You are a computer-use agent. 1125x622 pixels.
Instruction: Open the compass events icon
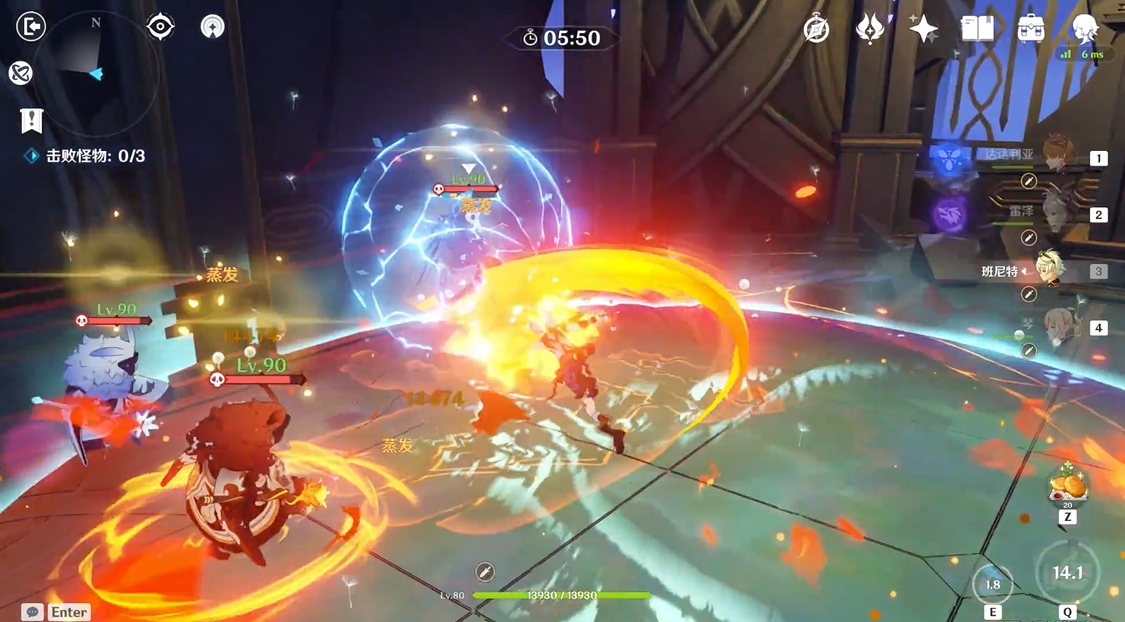tap(817, 29)
